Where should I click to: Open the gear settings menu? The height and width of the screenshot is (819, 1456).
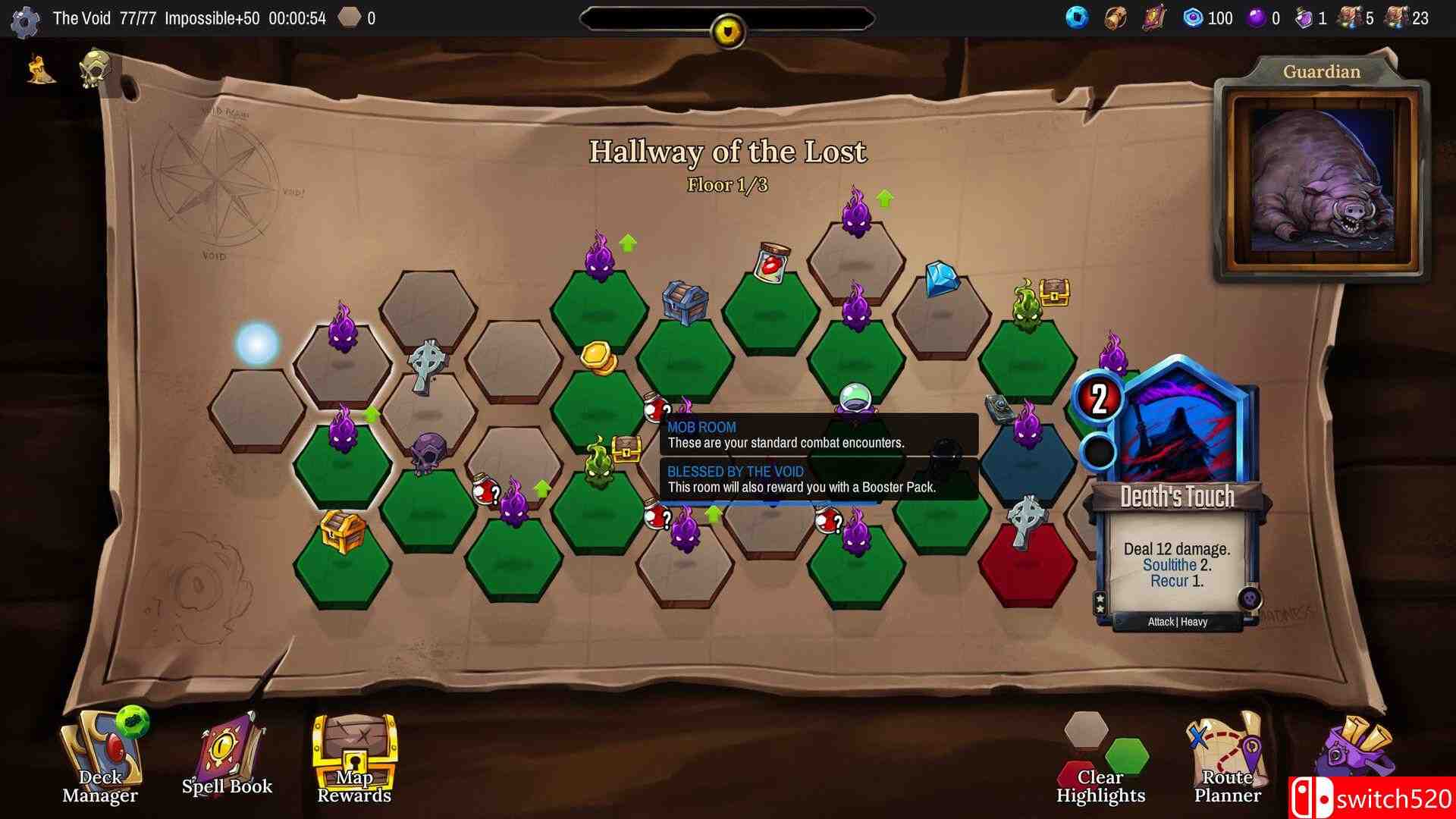point(25,20)
